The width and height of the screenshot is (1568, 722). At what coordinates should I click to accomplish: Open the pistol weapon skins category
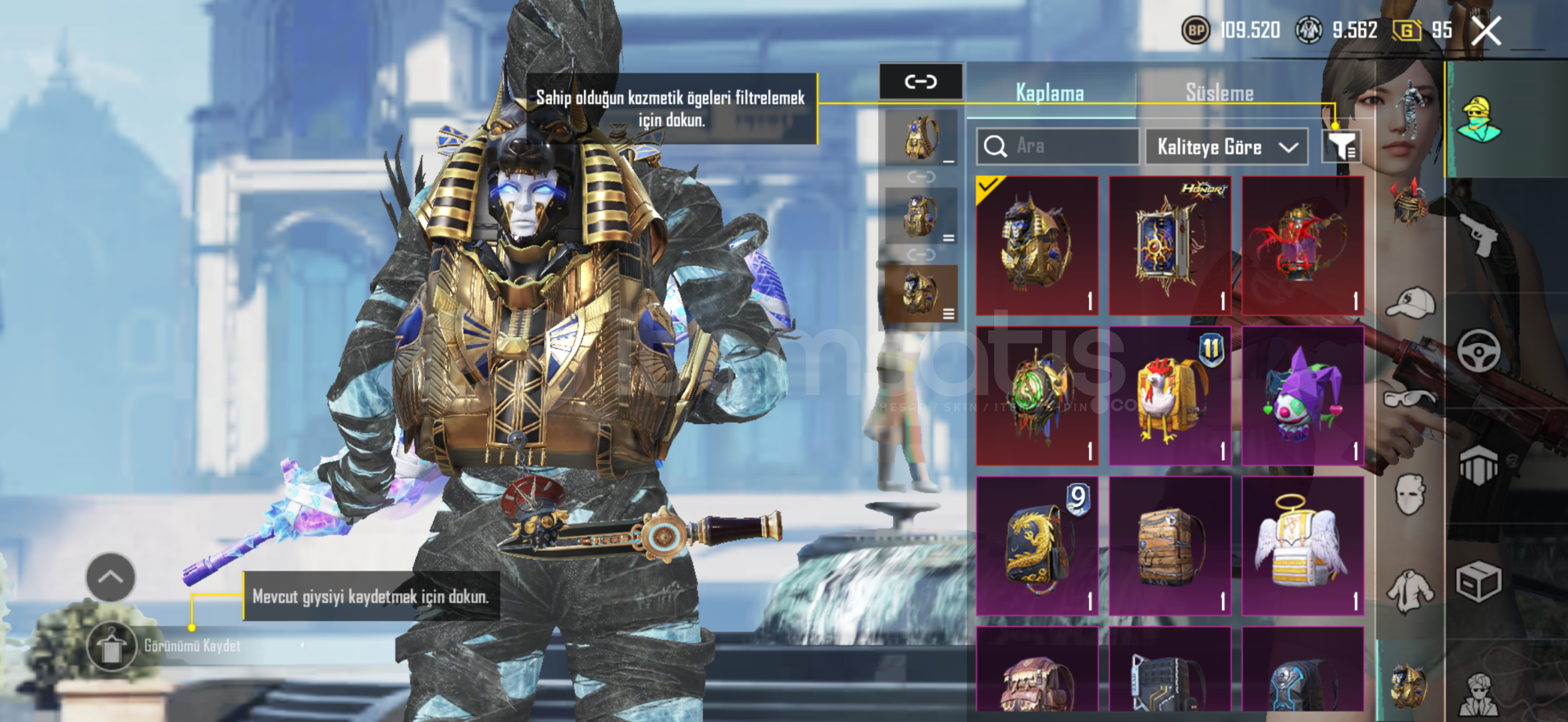(1478, 235)
